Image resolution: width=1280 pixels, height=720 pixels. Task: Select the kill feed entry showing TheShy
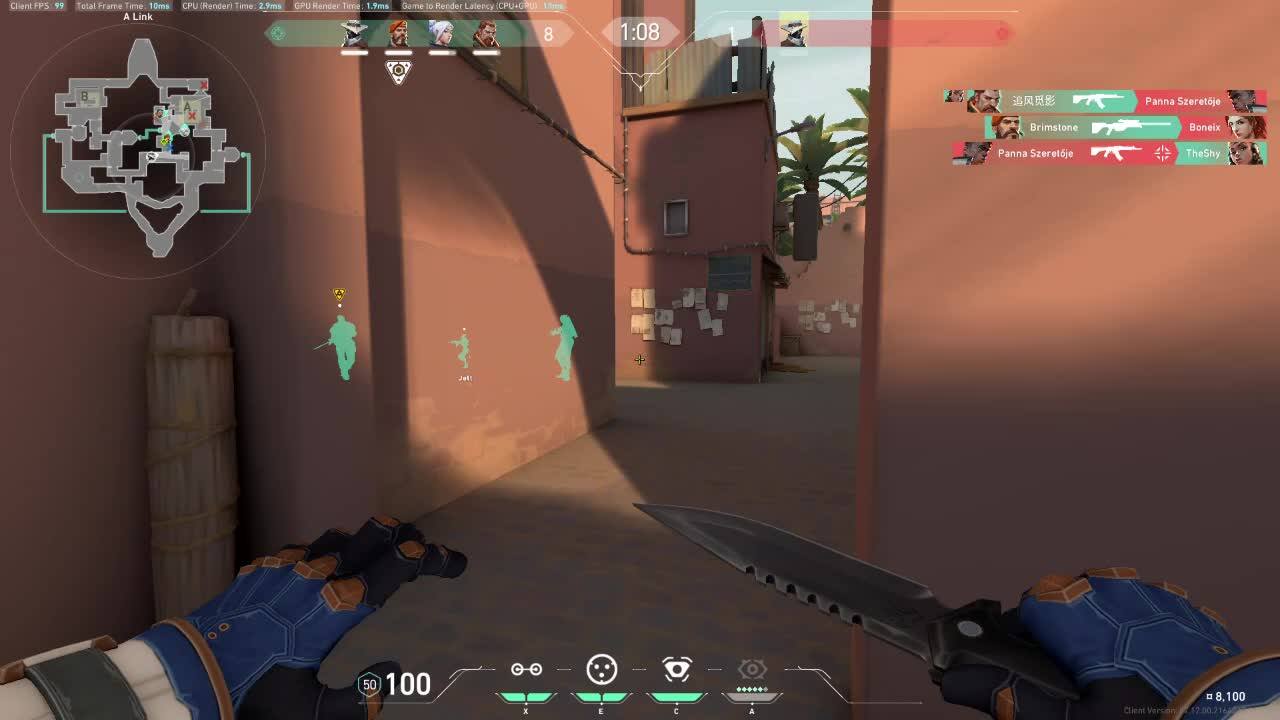pos(1110,153)
